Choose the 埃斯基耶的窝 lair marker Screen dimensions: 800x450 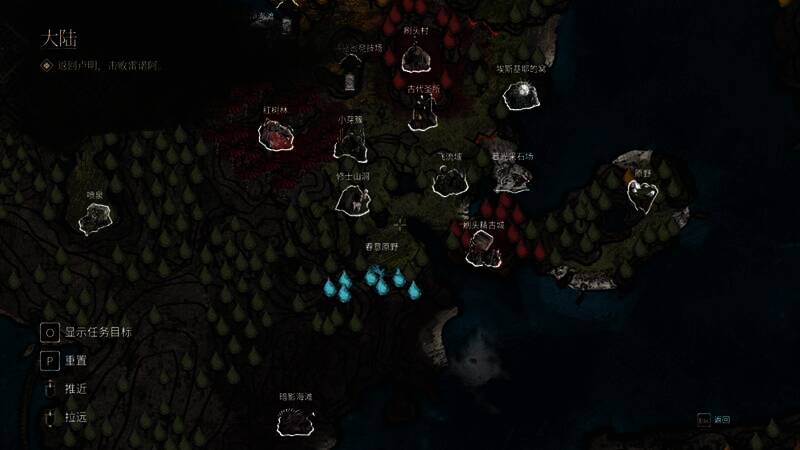click(521, 97)
